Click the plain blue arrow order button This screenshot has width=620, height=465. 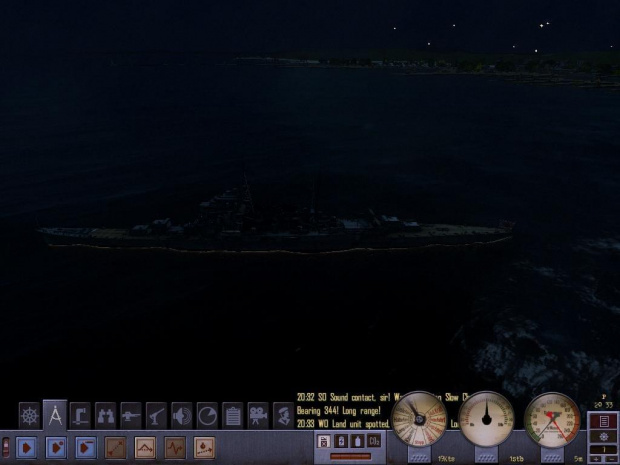pyautogui.click(x=27, y=447)
